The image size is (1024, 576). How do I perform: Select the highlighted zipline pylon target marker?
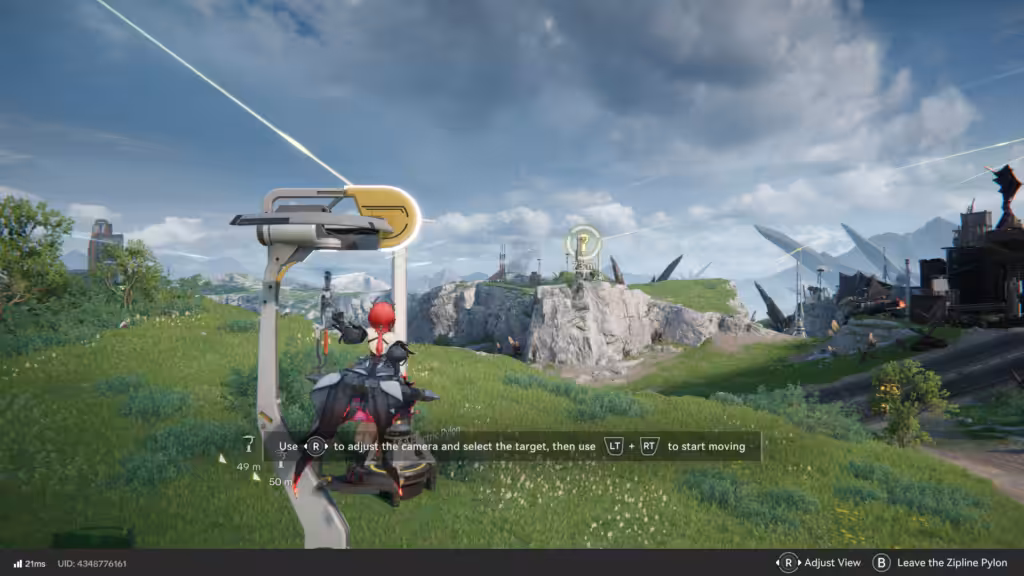point(583,242)
